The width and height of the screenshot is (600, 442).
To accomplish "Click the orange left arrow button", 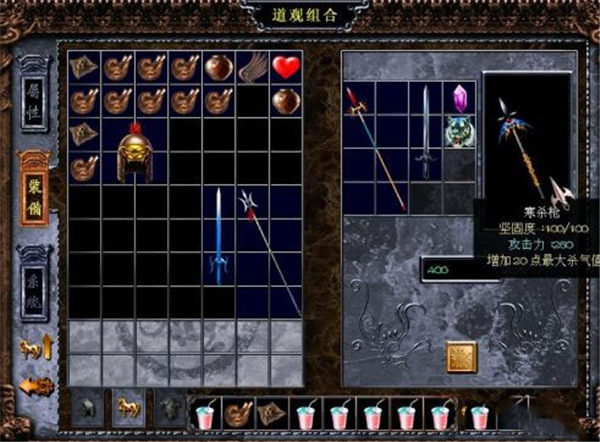I will [x=35, y=385].
